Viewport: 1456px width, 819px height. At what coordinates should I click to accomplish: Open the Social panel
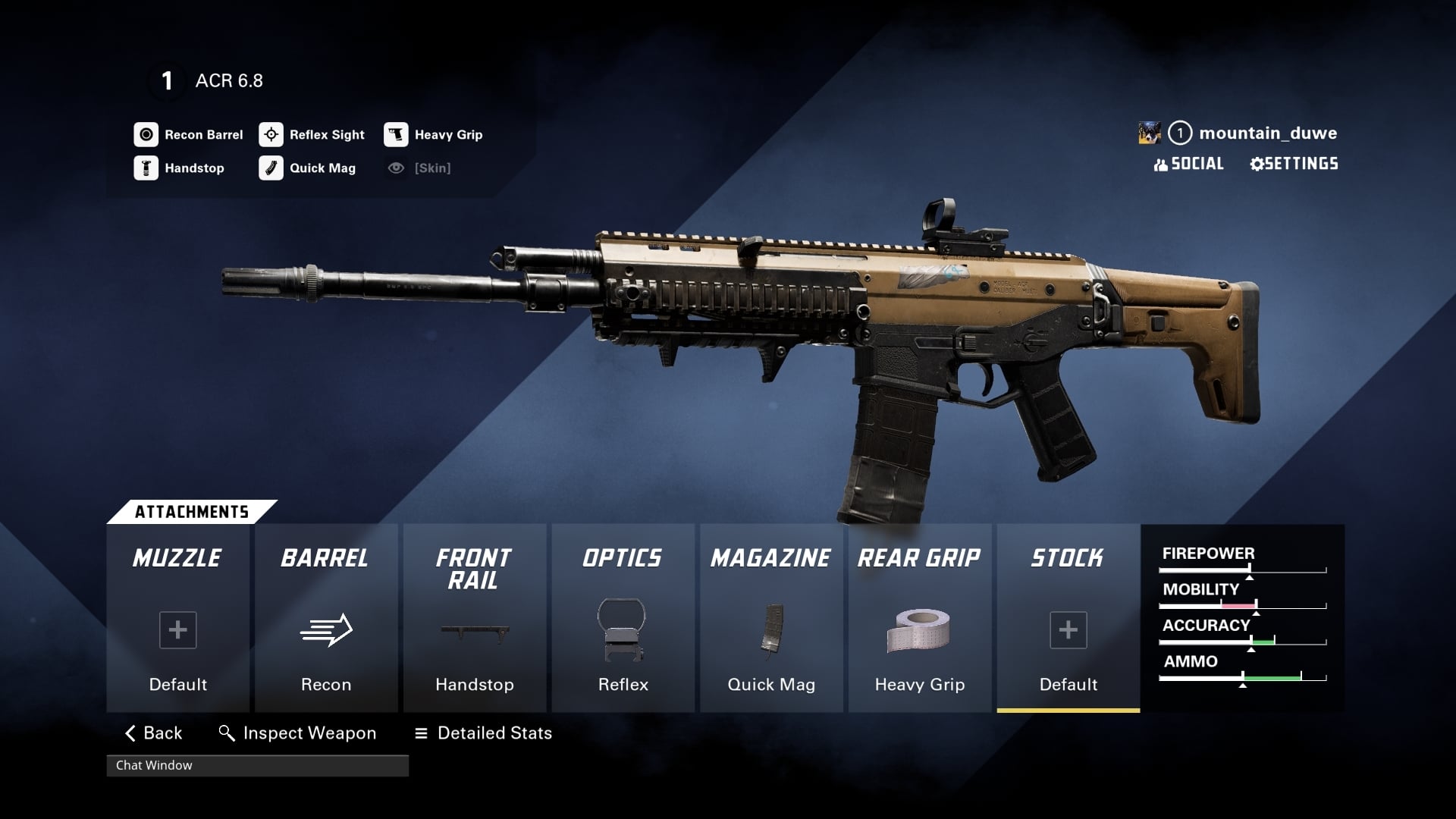(1188, 164)
